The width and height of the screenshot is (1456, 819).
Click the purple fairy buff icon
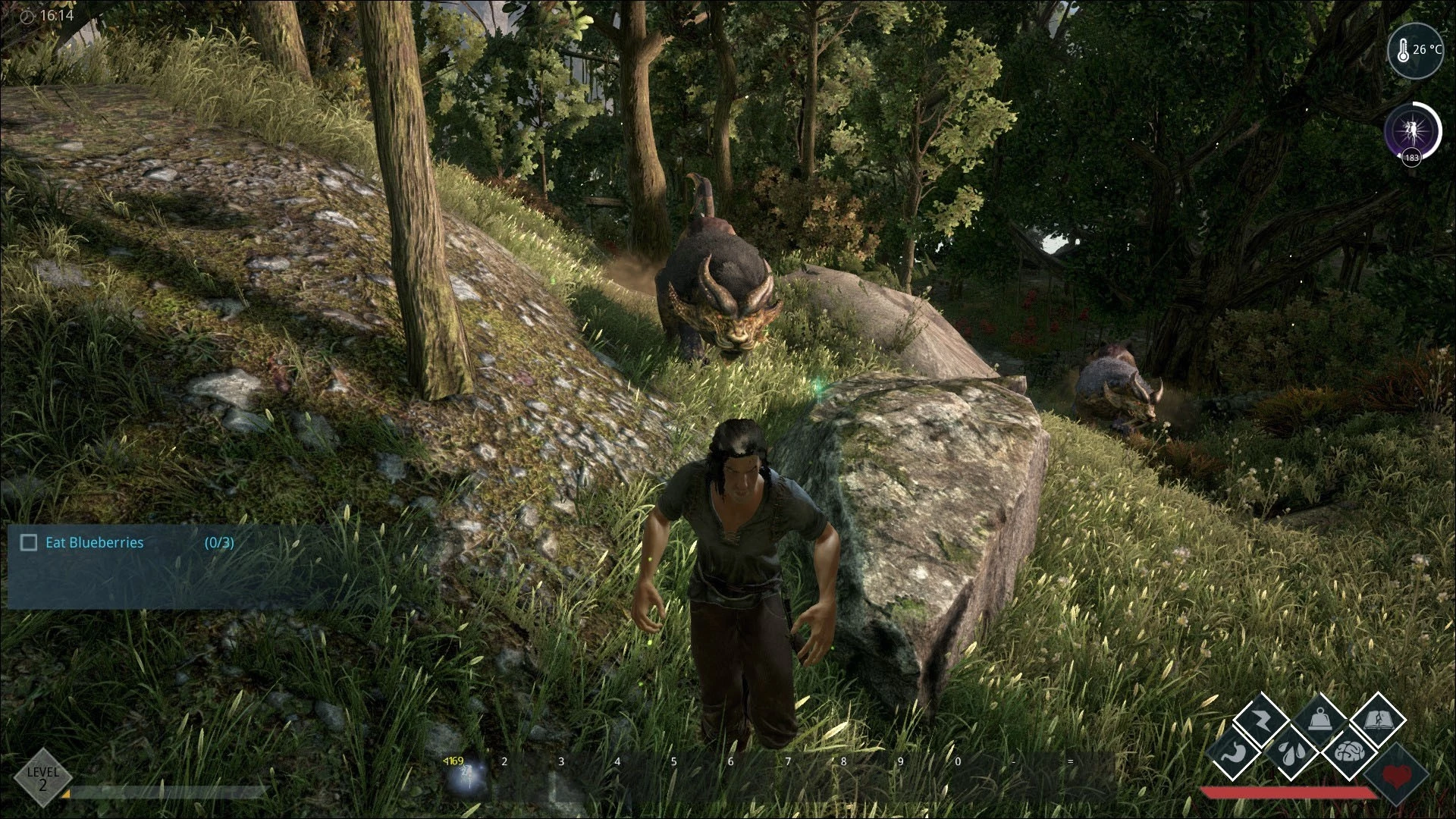pyautogui.click(x=1412, y=130)
